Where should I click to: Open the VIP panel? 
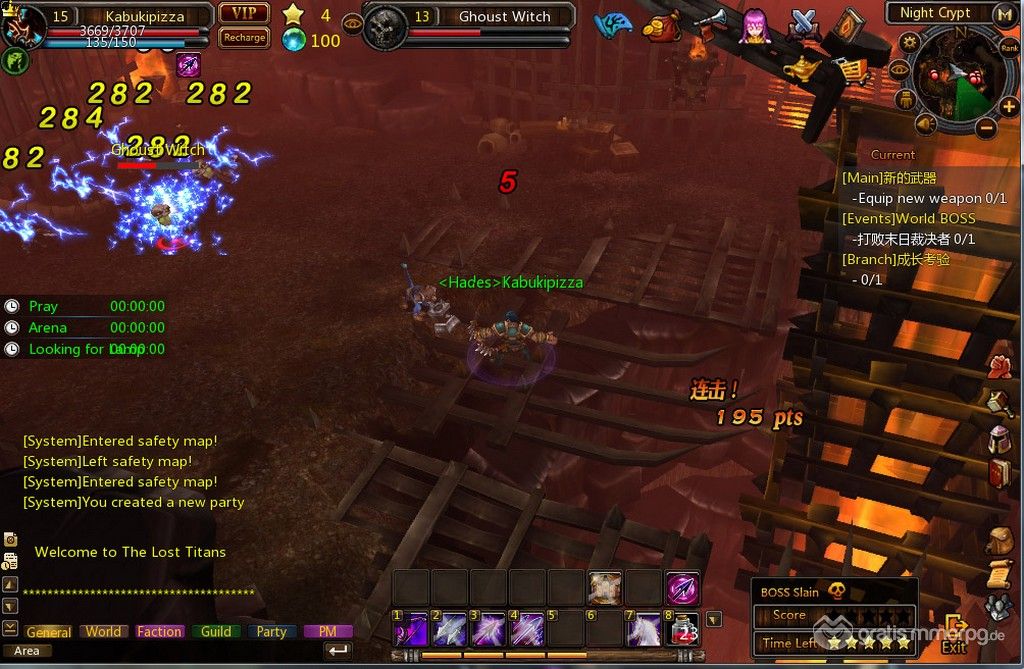pyautogui.click(x=244, y=13)
